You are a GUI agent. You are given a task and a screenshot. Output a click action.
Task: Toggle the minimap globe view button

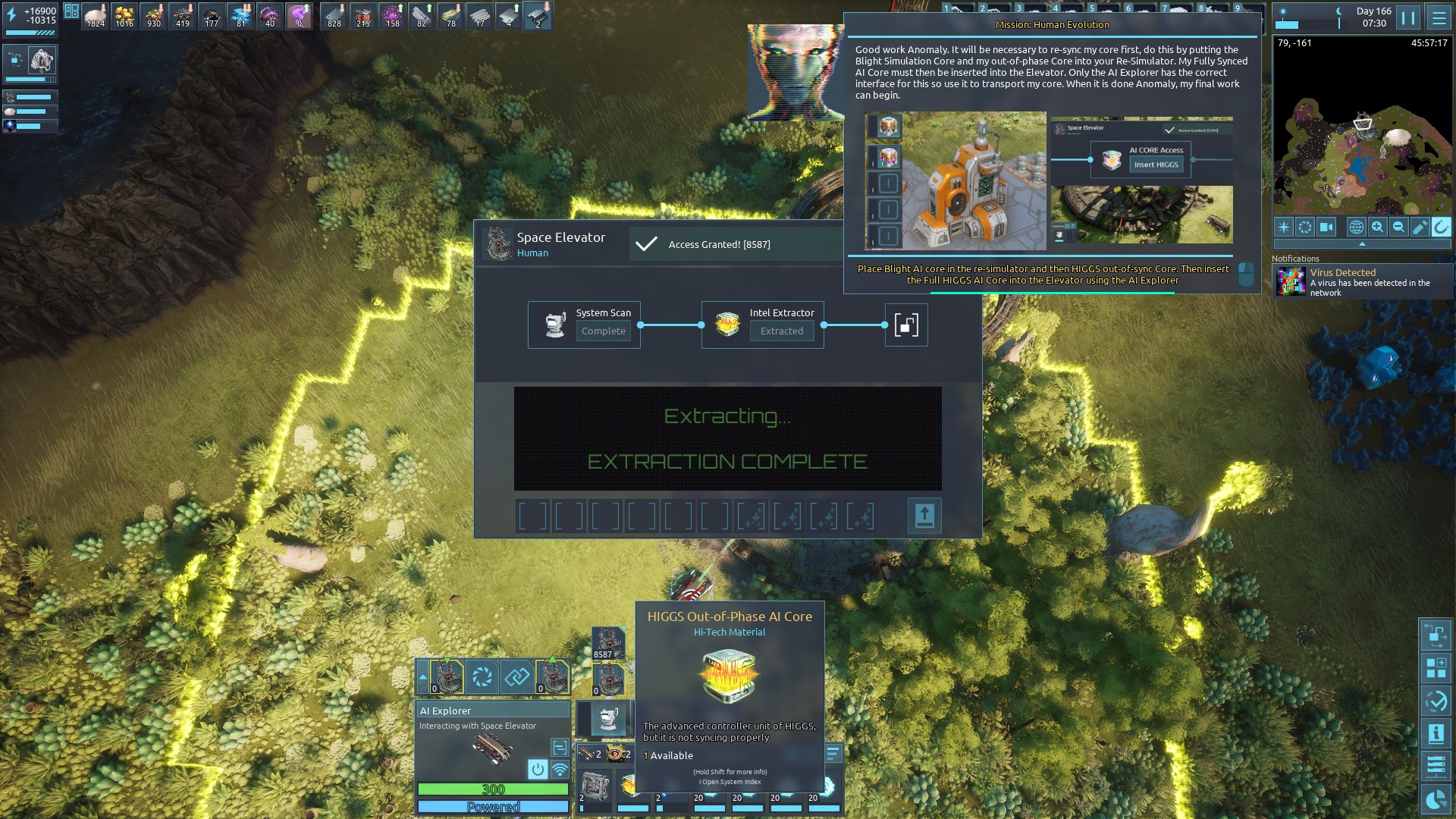pos(1356,227)
